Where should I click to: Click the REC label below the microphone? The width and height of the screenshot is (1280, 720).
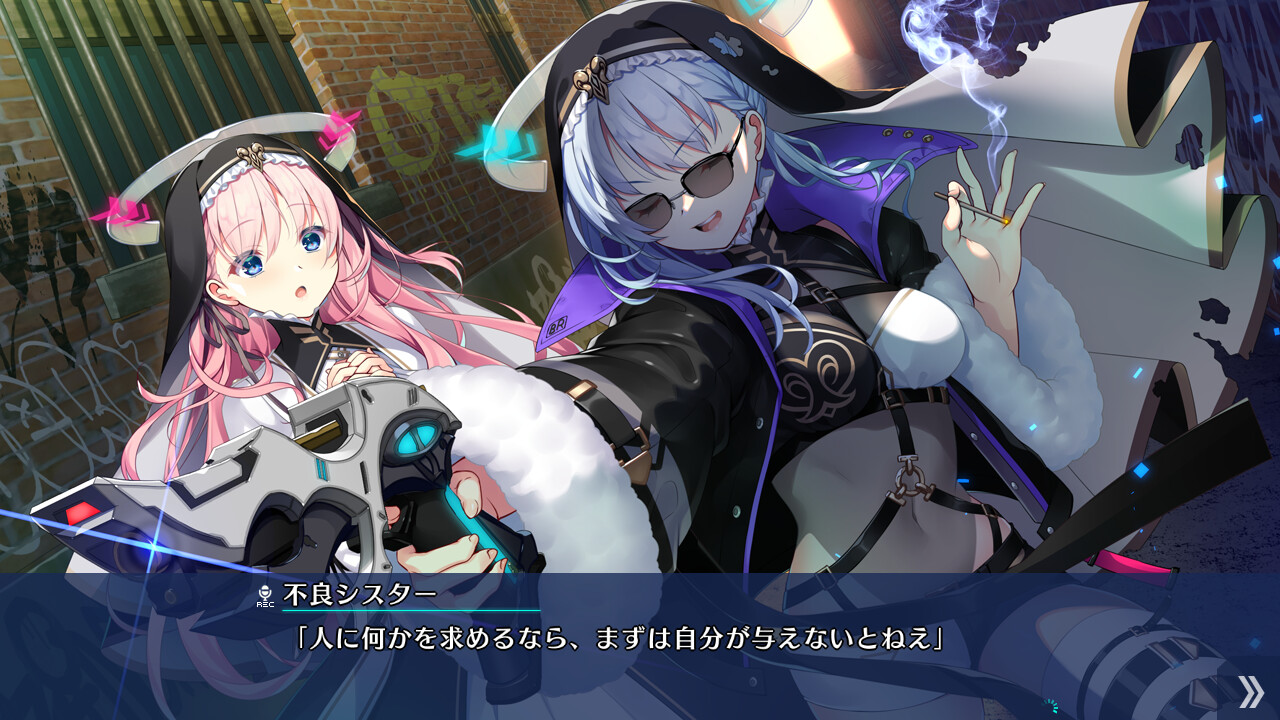click(265, 604)
